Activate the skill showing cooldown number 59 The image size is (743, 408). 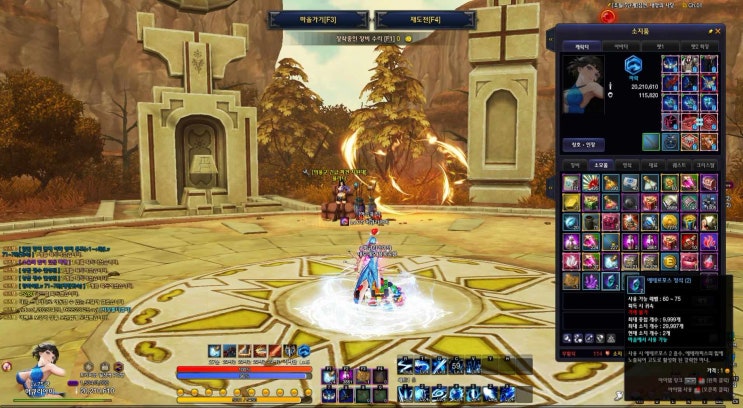point(455,367)
